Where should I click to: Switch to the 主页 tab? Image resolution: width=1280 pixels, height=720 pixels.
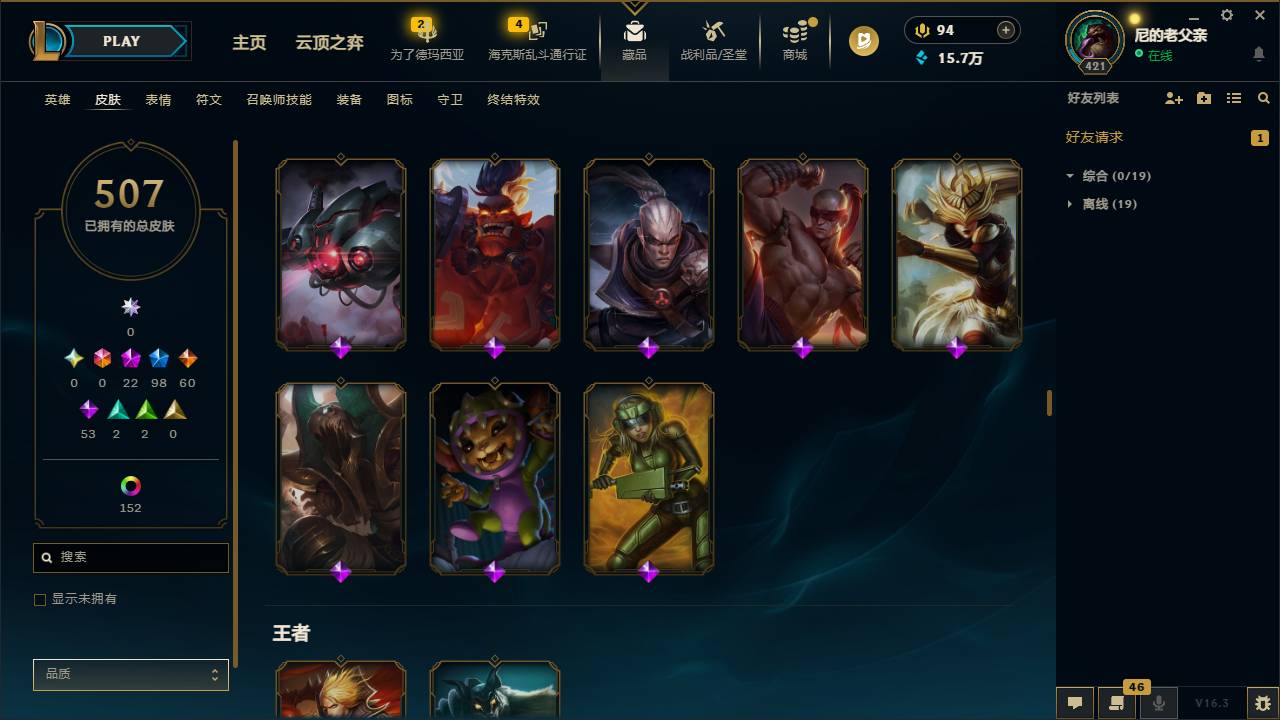[x=249, y=43]
